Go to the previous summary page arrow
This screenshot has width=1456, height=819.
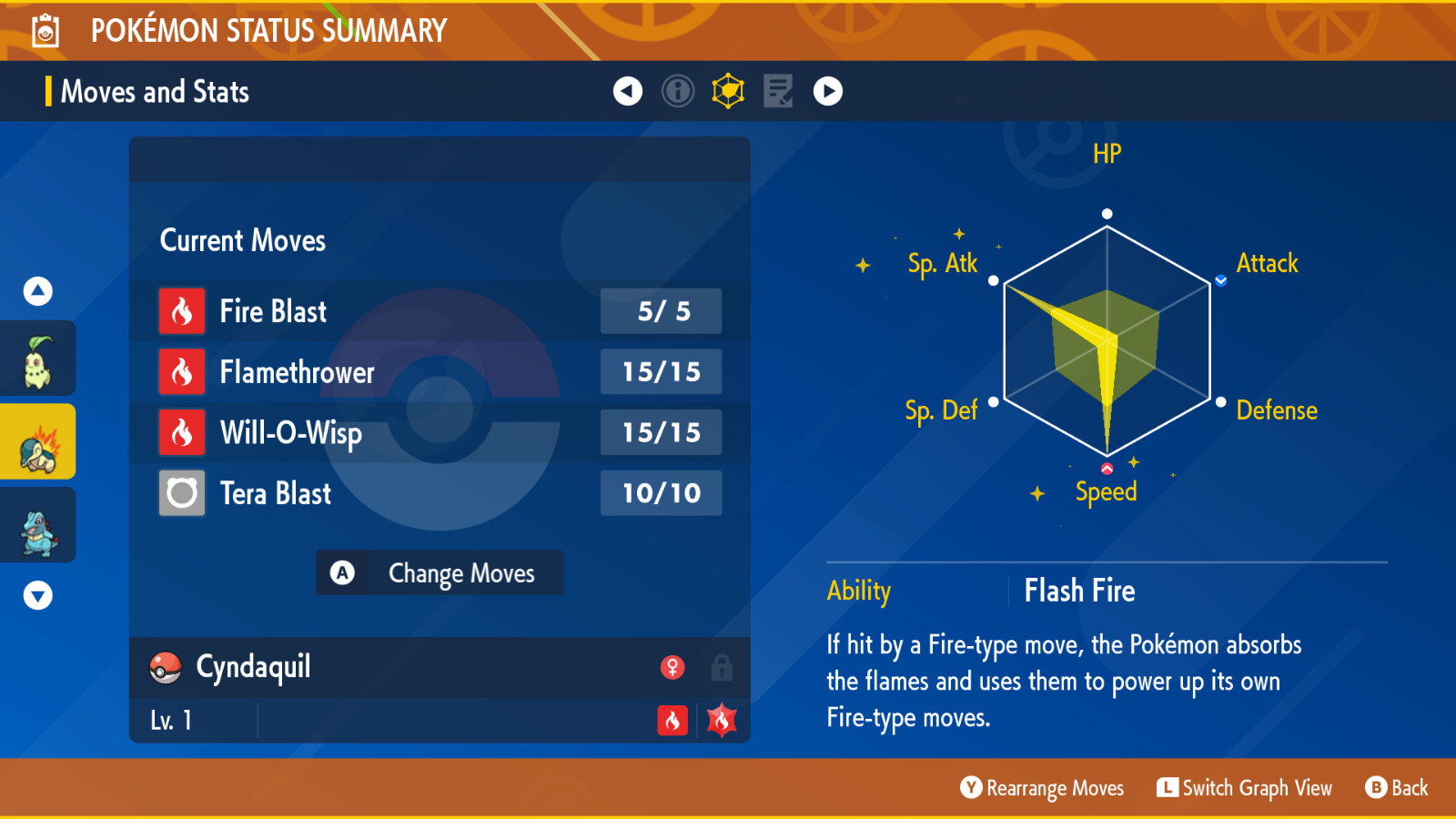[x=628, y=91]
